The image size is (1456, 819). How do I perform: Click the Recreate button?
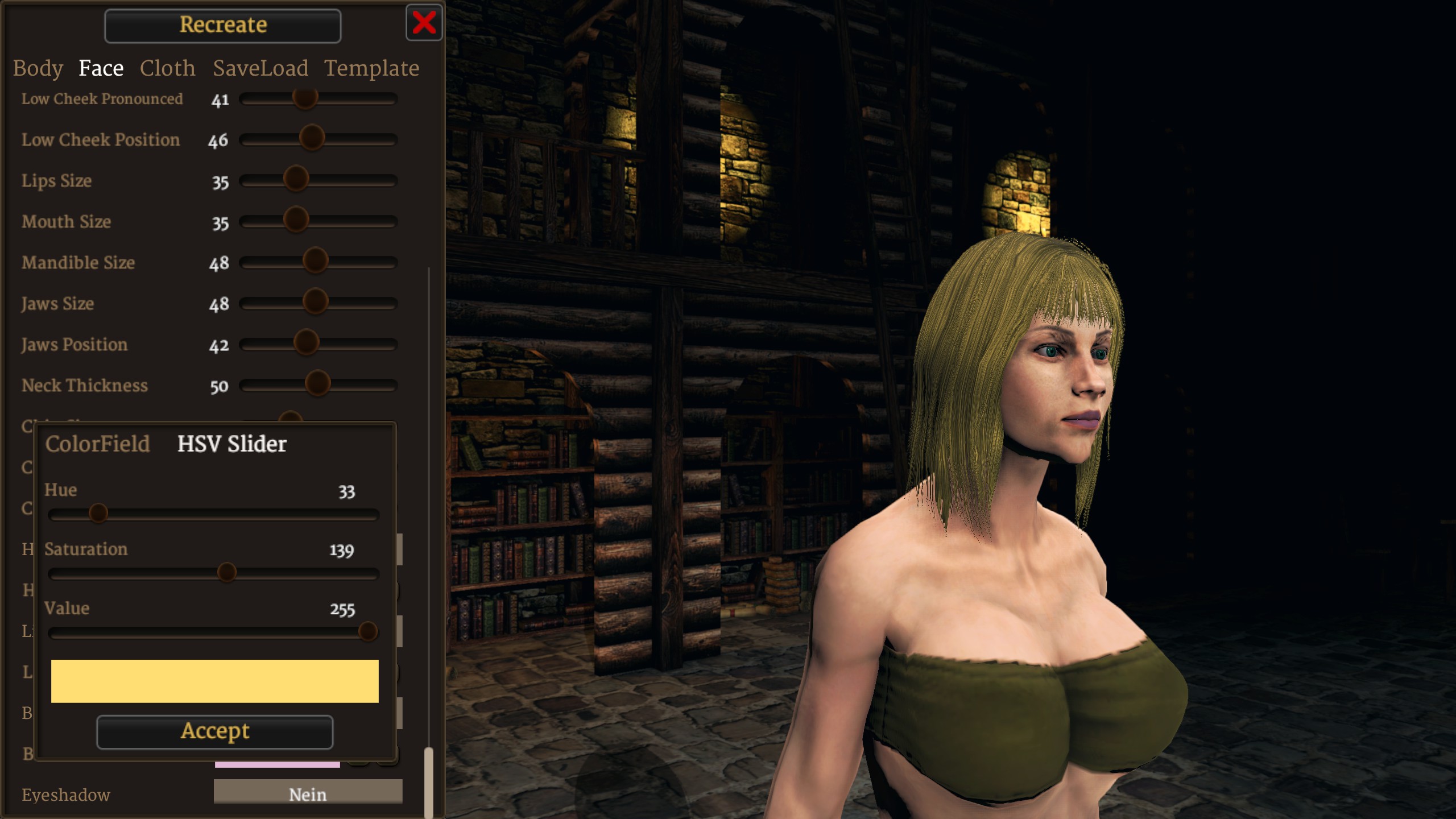(x=222, y=26)
